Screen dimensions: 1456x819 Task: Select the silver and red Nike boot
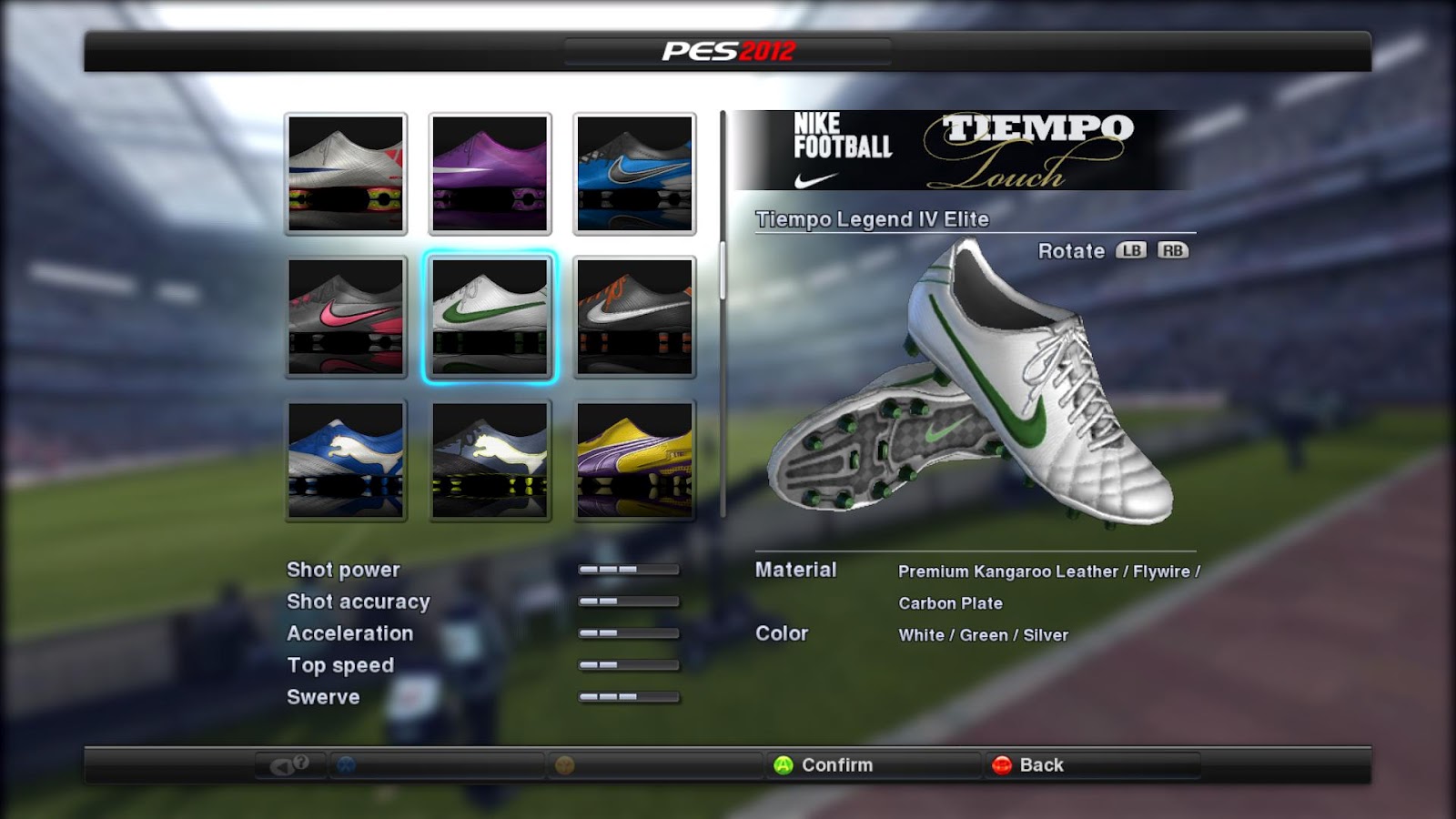[x=346, y=173]
